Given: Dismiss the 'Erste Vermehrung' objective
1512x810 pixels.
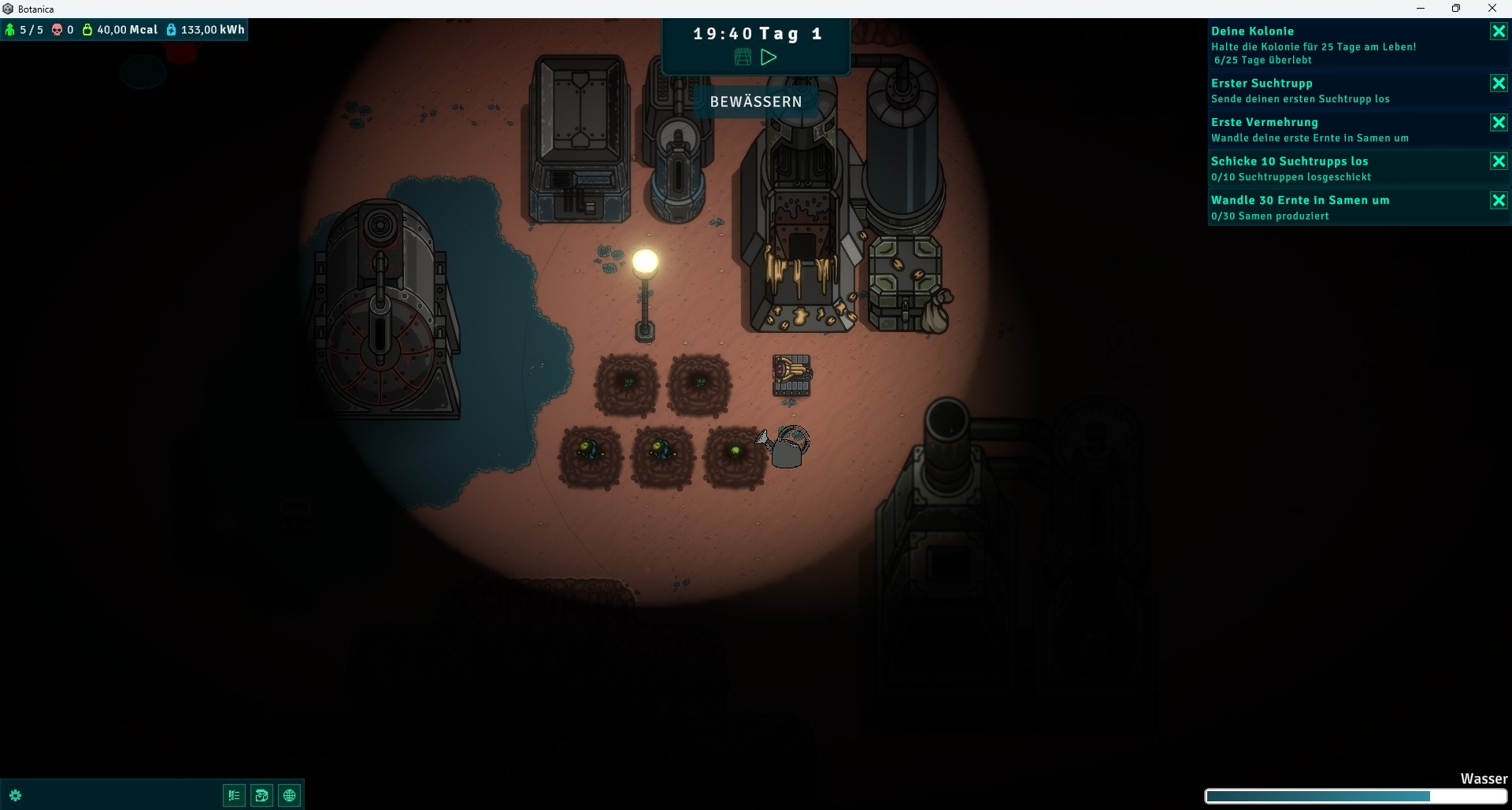Looking at the screenshot, I should coord(1498,123).
